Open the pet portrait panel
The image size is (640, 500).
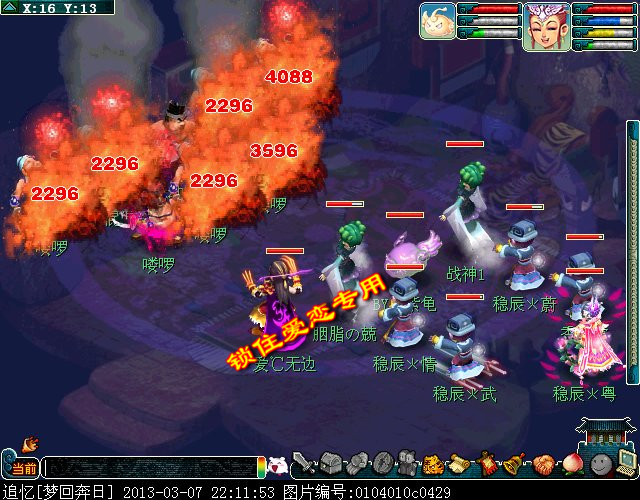click(438, 19)
